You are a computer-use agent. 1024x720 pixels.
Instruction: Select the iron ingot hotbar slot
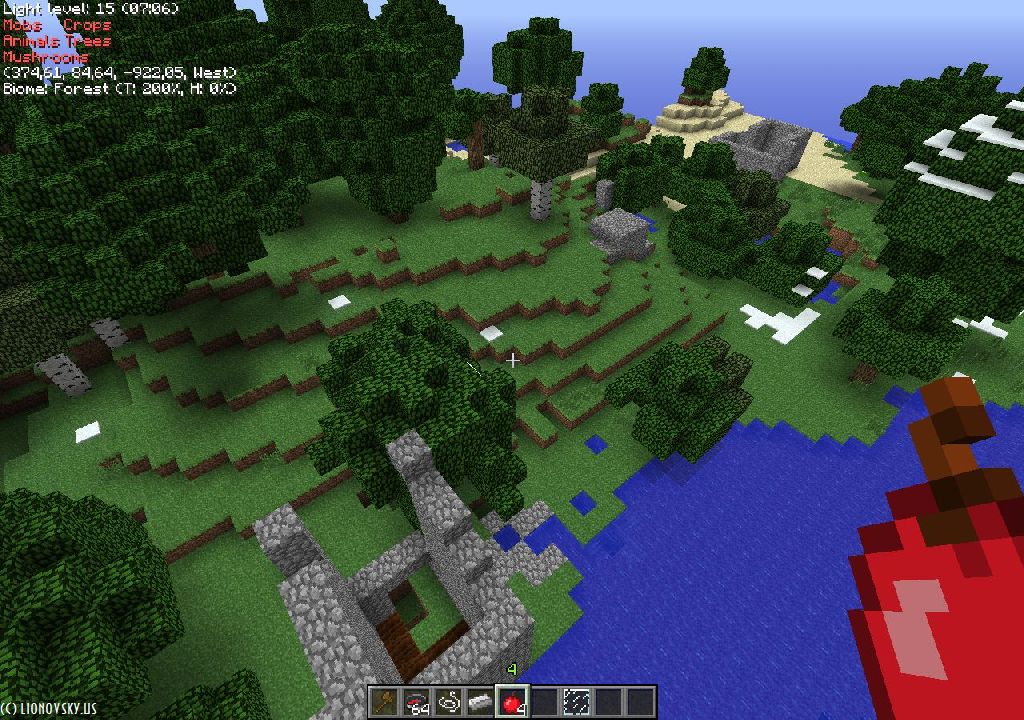point(481,702)
